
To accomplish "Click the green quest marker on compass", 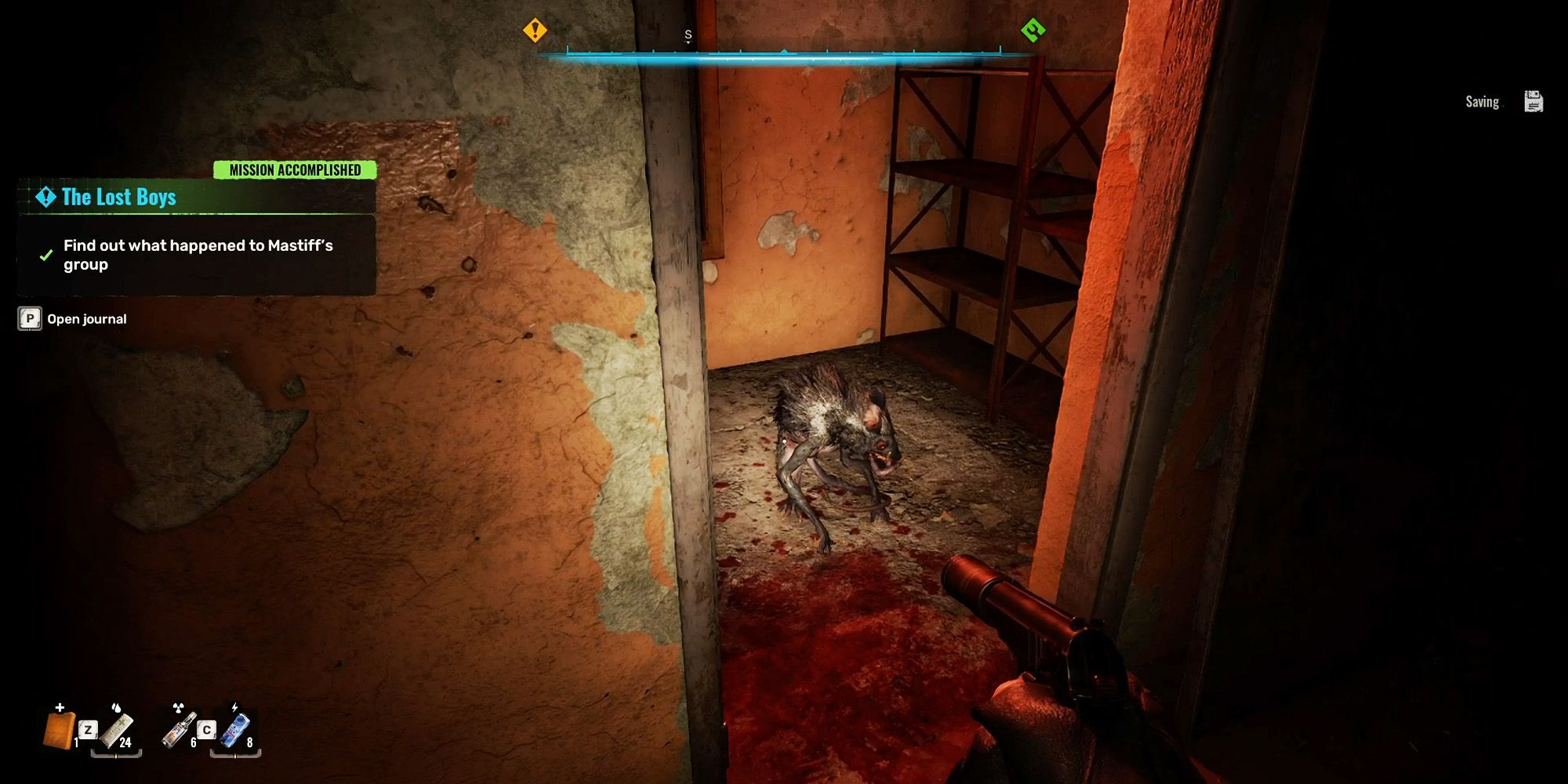I will 1033,31.
